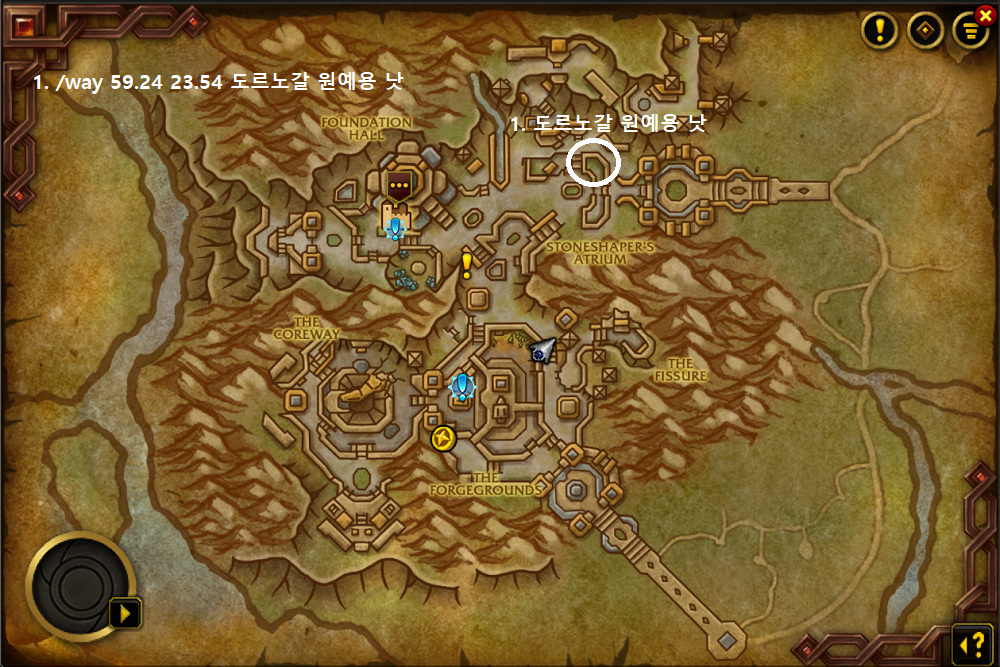Open the question mark help button

click(971, 643)
